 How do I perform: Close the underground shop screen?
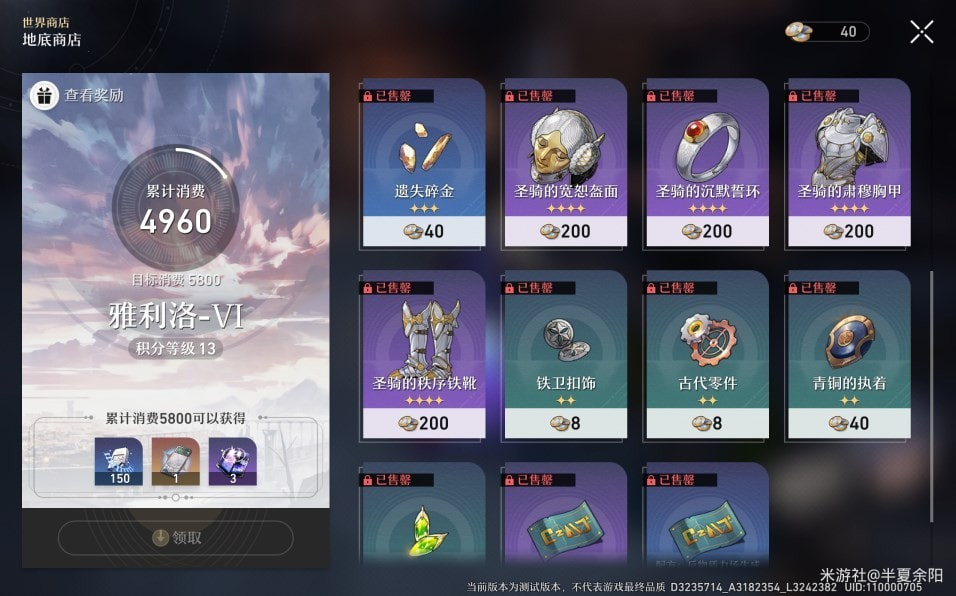click(x=921, y=32)
